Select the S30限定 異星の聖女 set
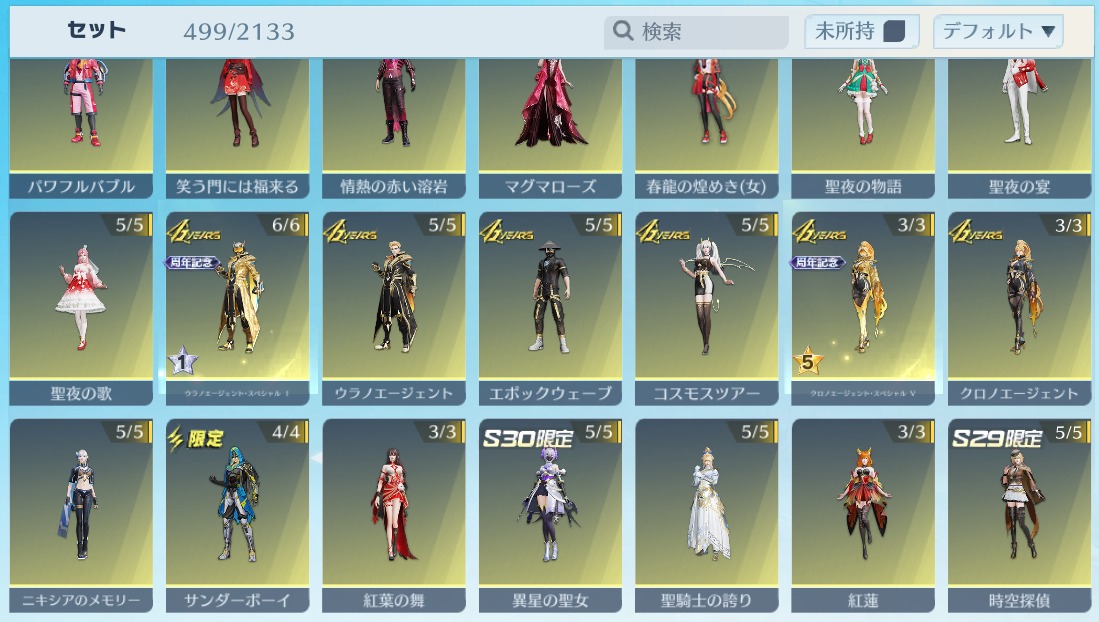Viewport: 1099px width, 622px height. click(x=550, y=513)
